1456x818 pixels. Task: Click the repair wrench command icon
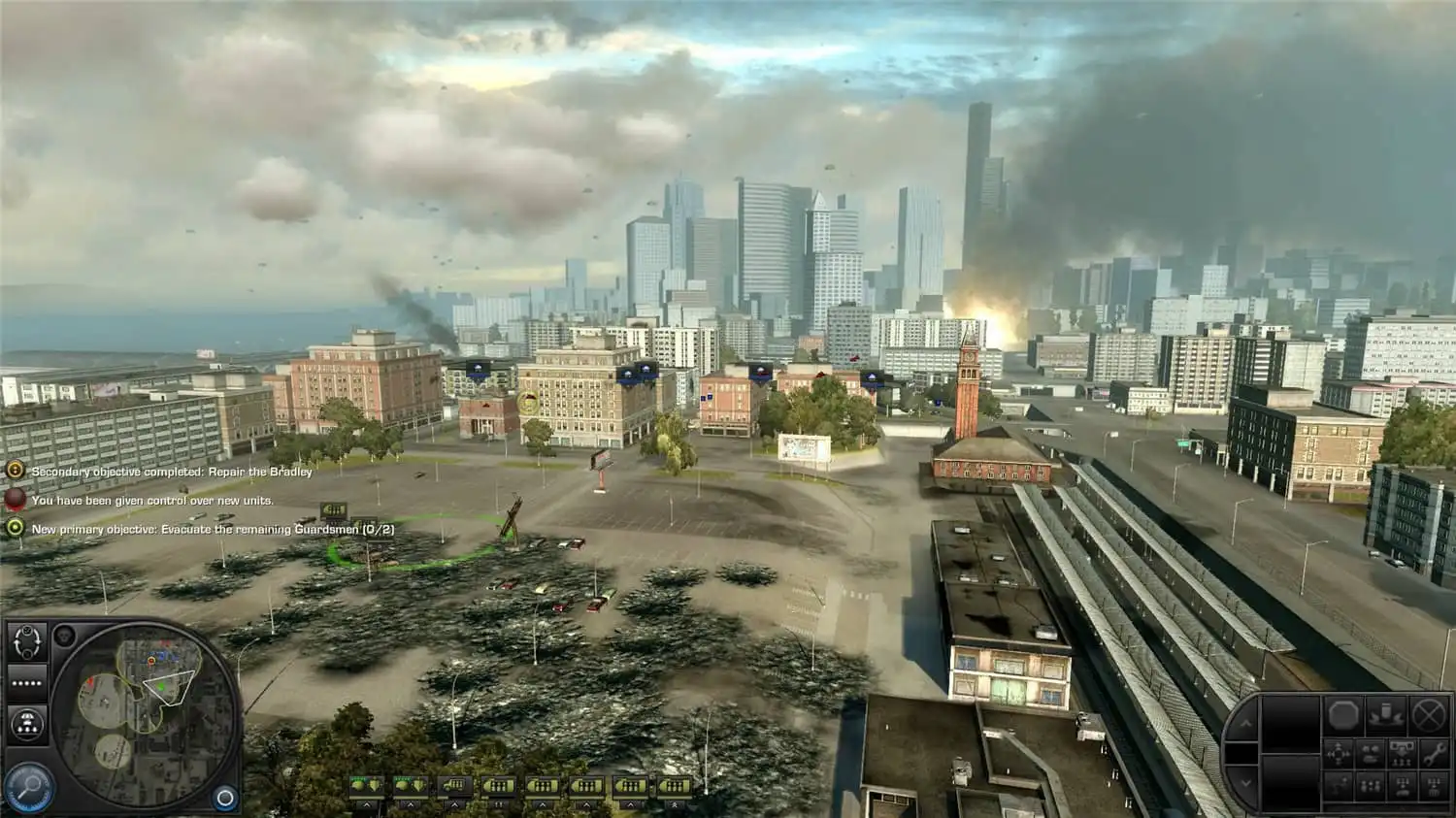pyautogui.click(x=1434, y=755)
